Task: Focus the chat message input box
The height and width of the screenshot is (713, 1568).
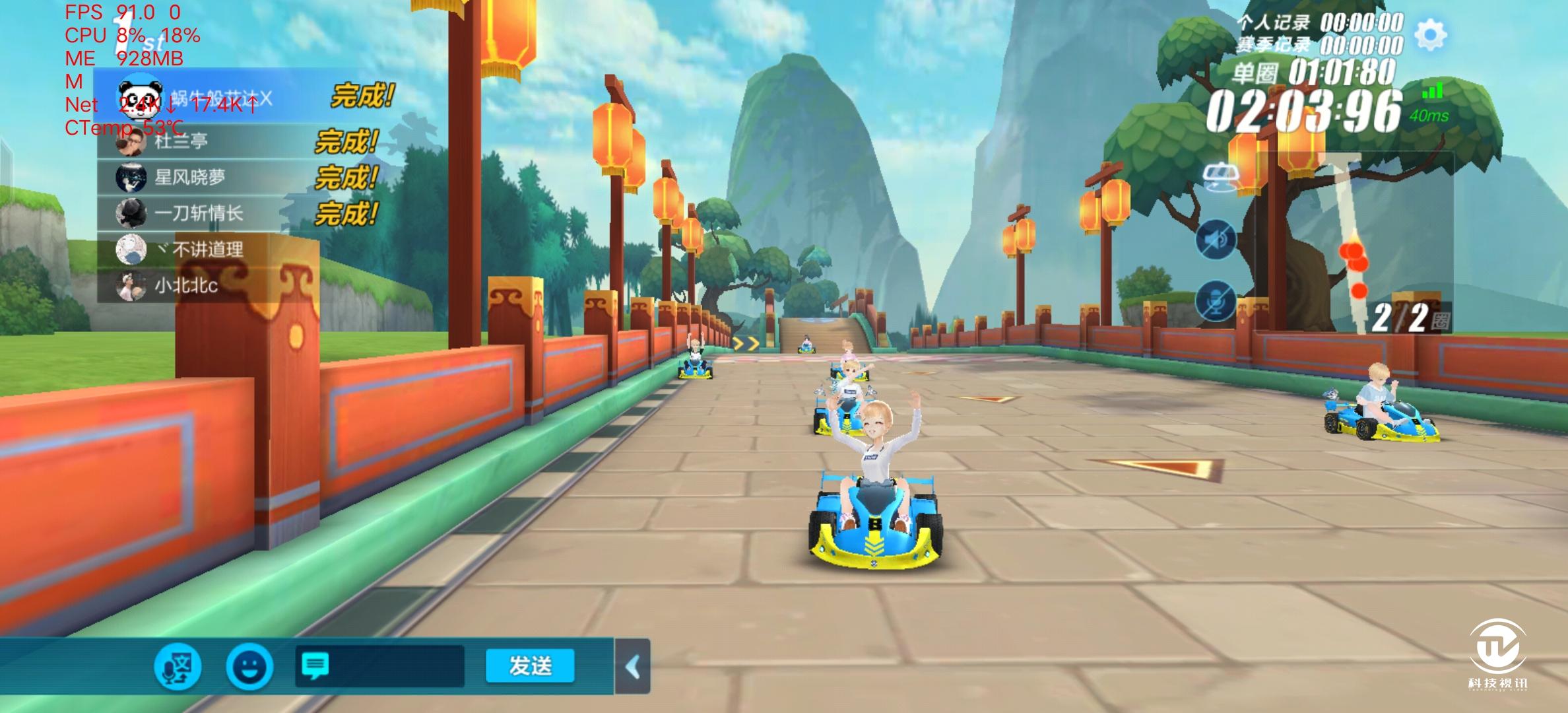Action: coord(379,666)
